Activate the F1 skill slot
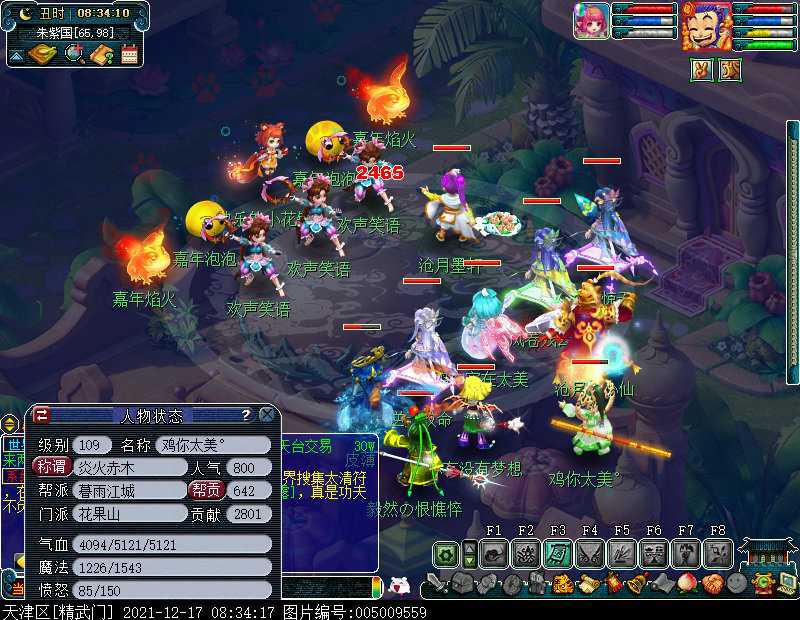The width and height of the screenshot is (800, 620). pos(493,553)
